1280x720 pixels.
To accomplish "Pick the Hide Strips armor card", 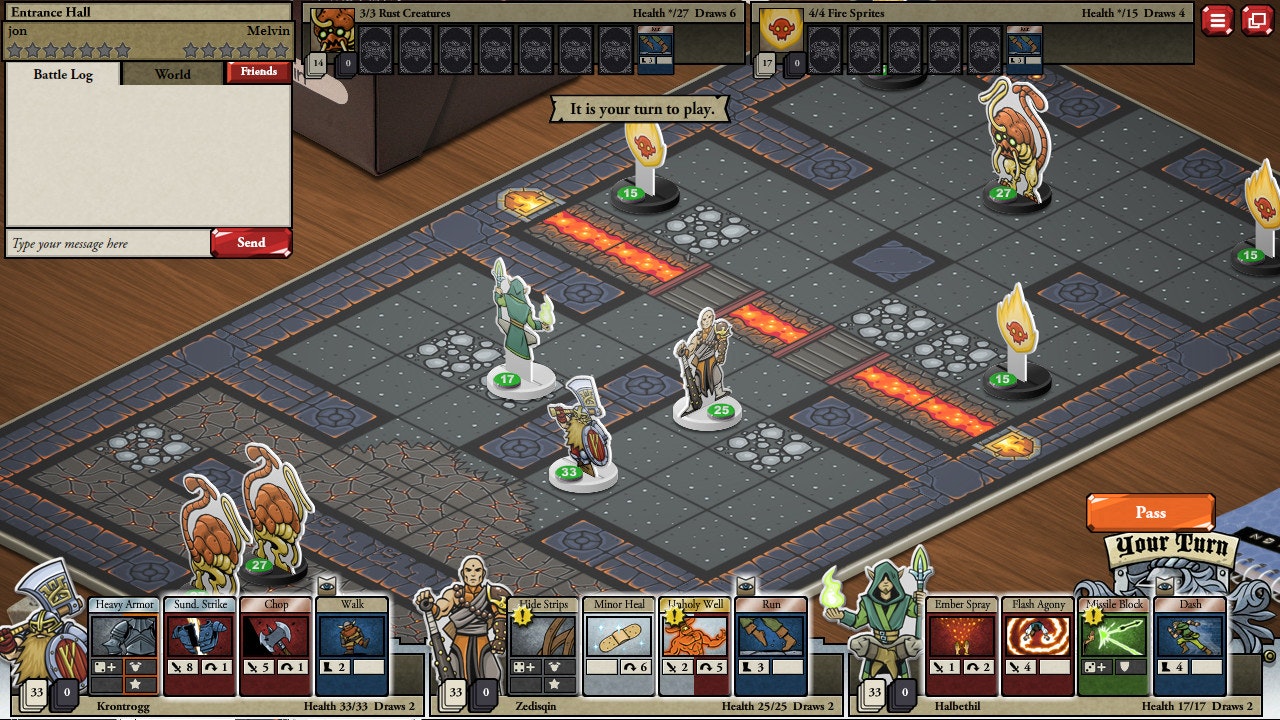I will (x=543, y=645).
